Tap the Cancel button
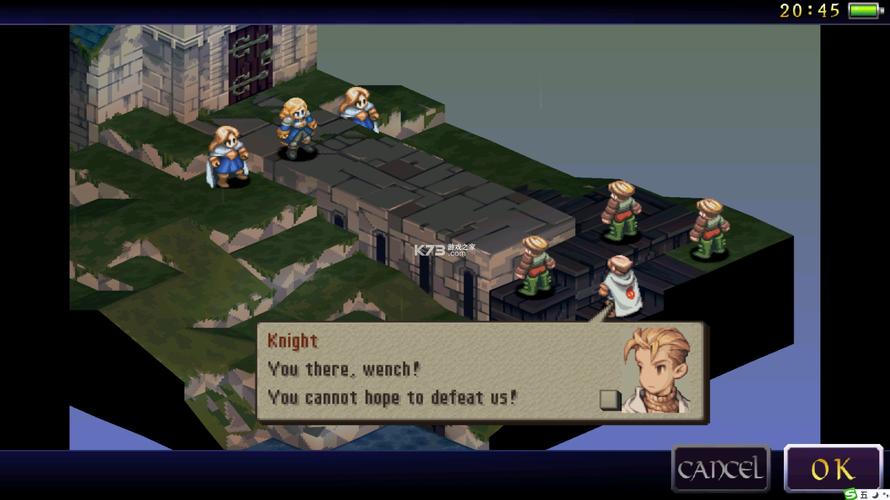 721,469
